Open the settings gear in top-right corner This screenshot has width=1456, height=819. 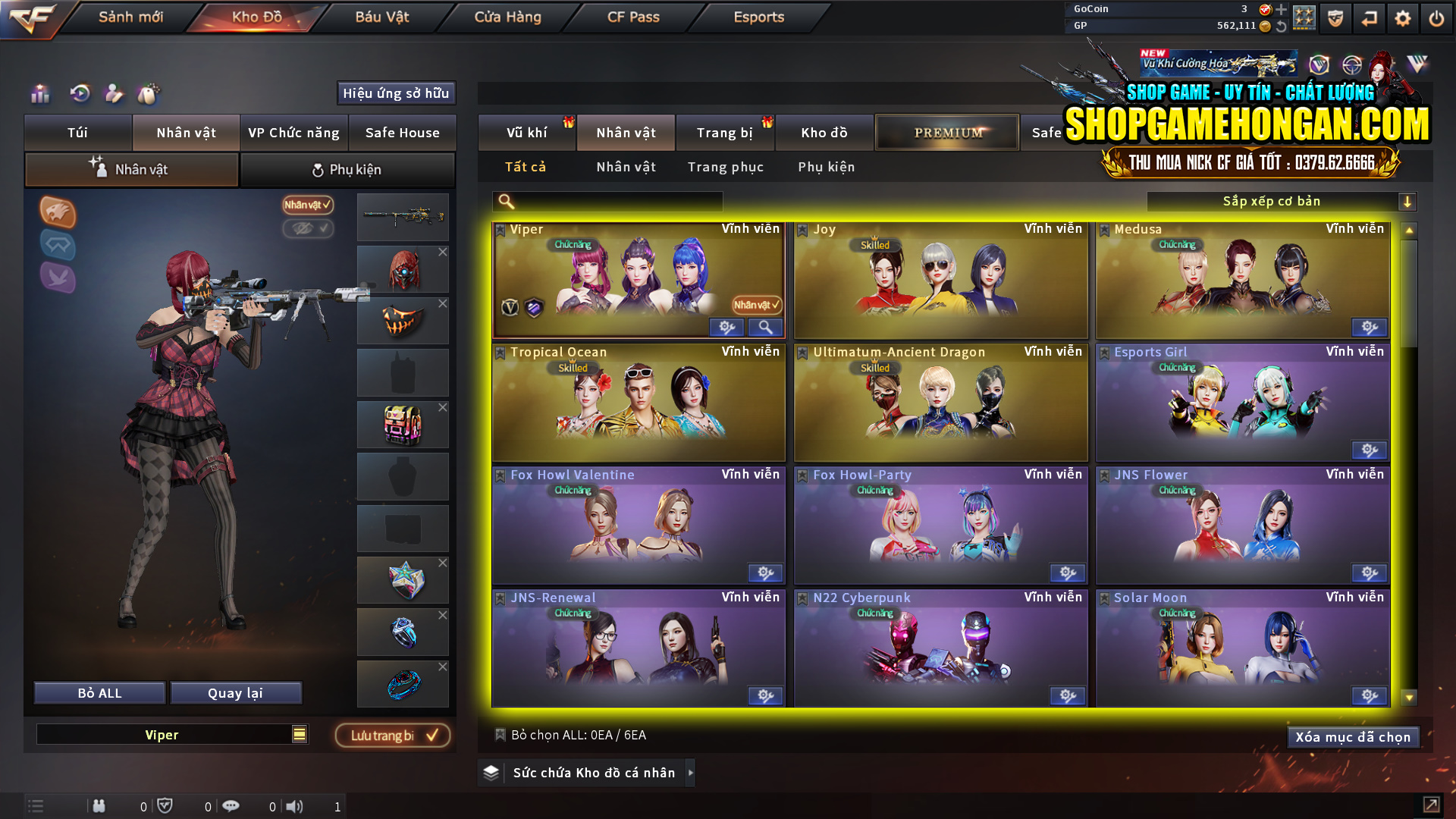click(x=1402, y=18)
